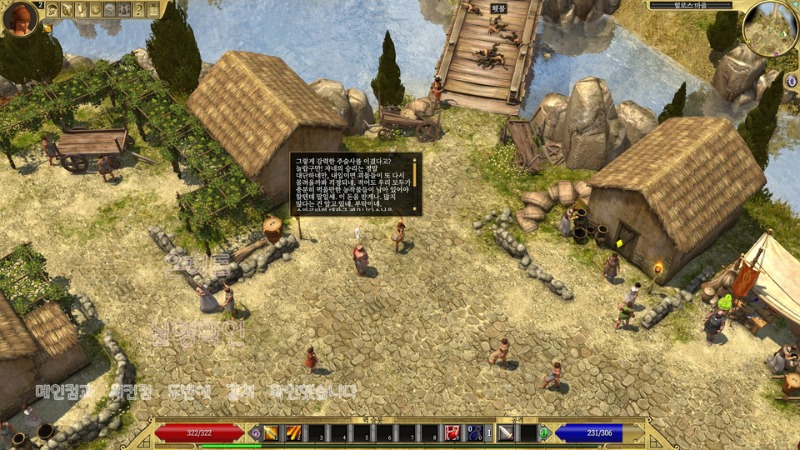
Task: Use the red health potion slot
Action: [x=452, y=433]
